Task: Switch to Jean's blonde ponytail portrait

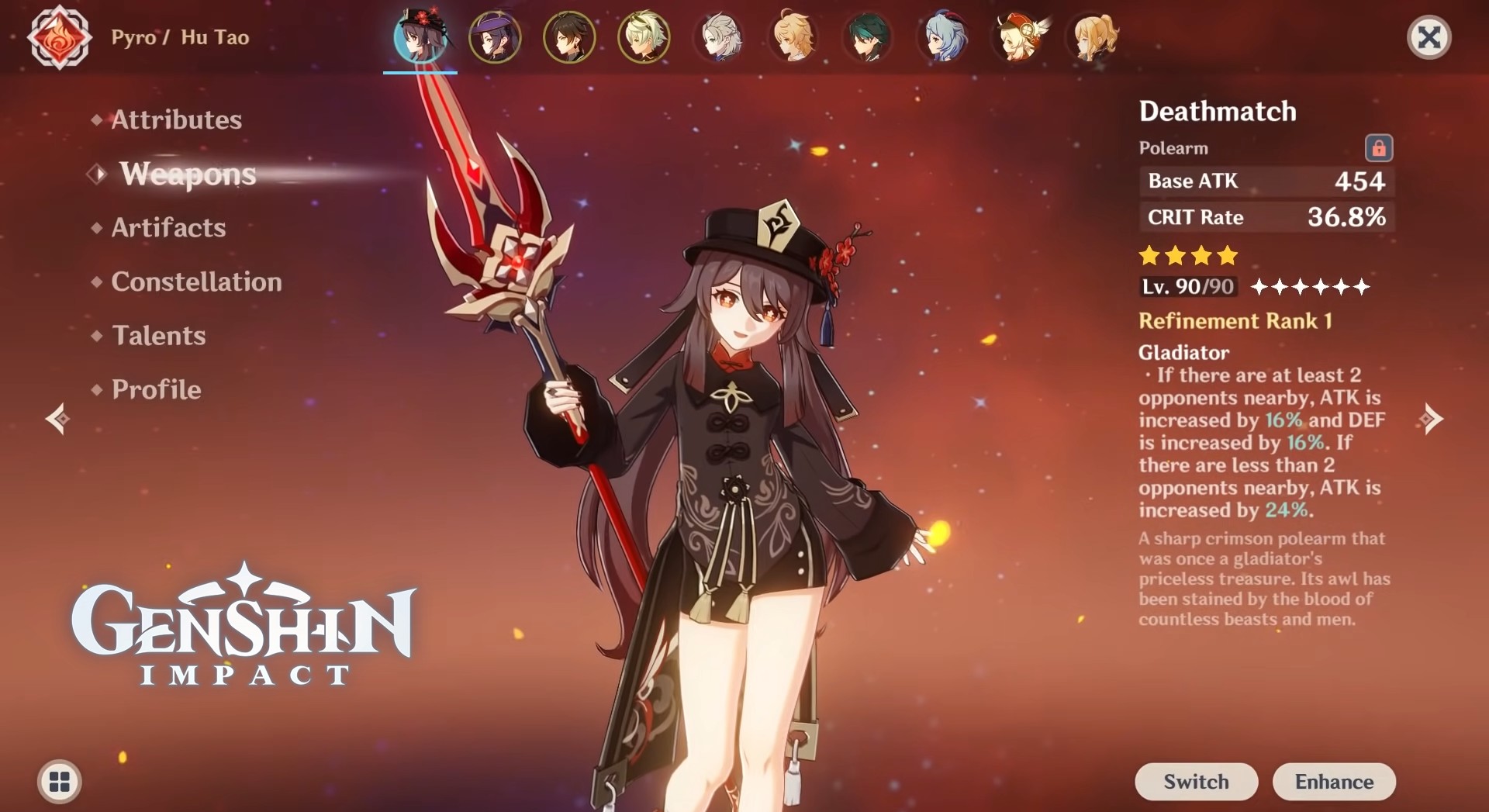Action: click(x=1092, y=37)
